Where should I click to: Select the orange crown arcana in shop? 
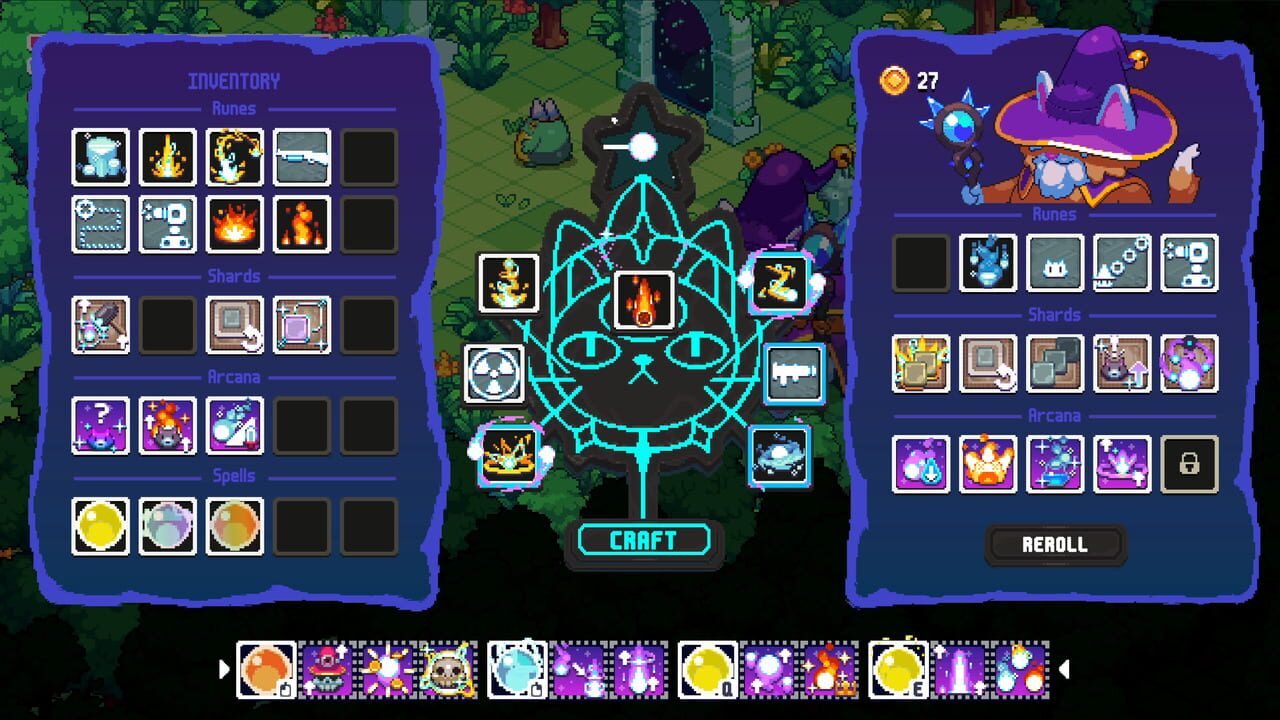[988, 464]
